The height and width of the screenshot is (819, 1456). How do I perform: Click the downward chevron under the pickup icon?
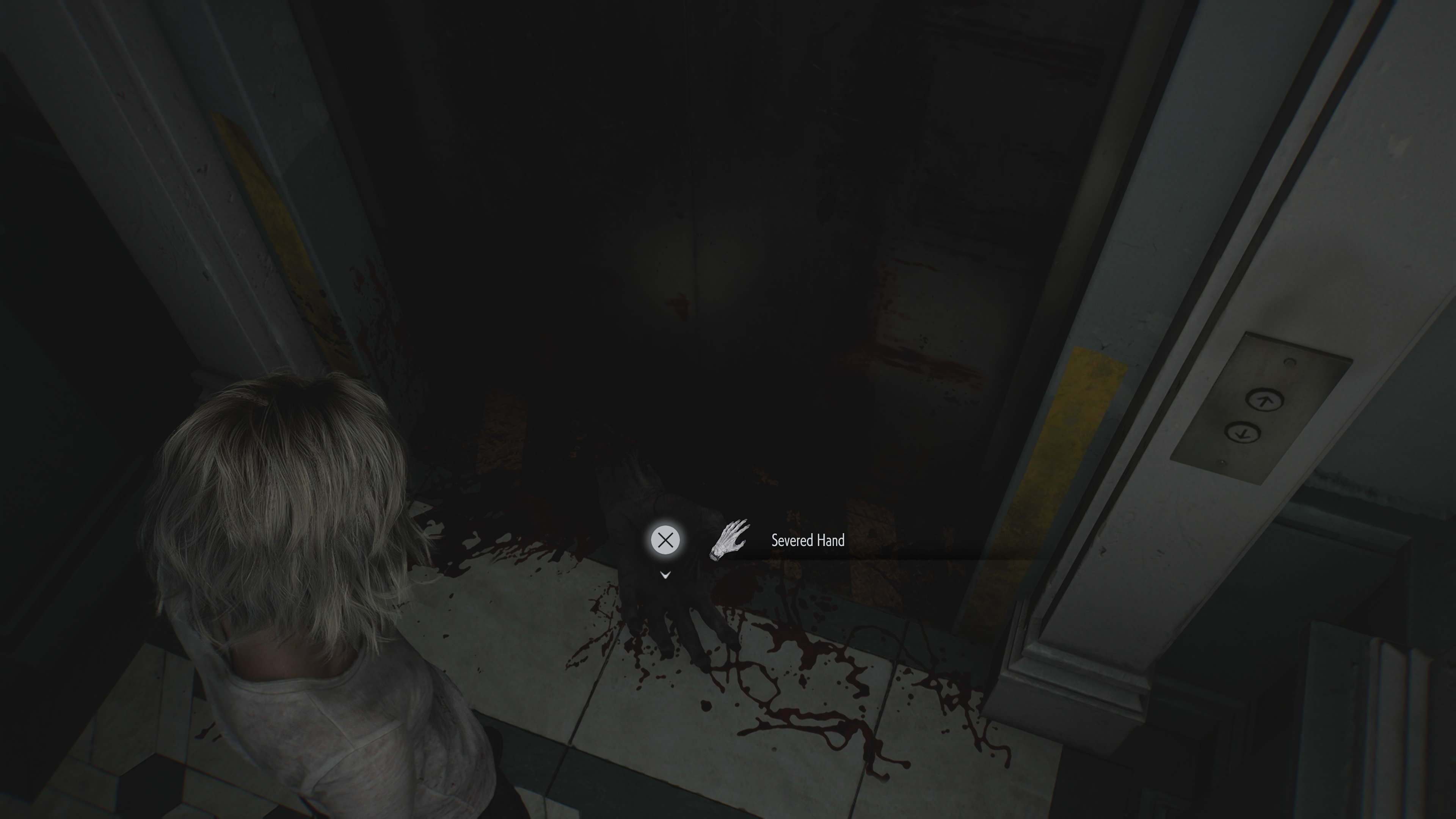pos(665,575)
